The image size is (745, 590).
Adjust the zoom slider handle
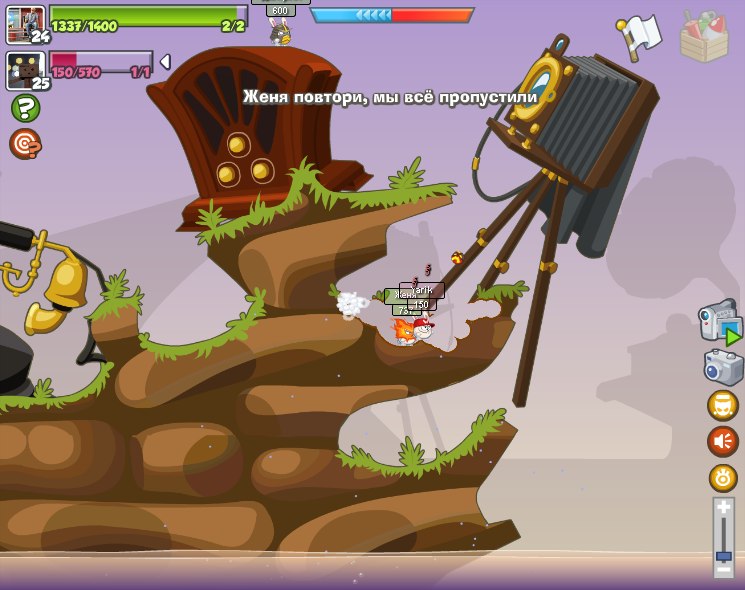(x=723, y=555)
